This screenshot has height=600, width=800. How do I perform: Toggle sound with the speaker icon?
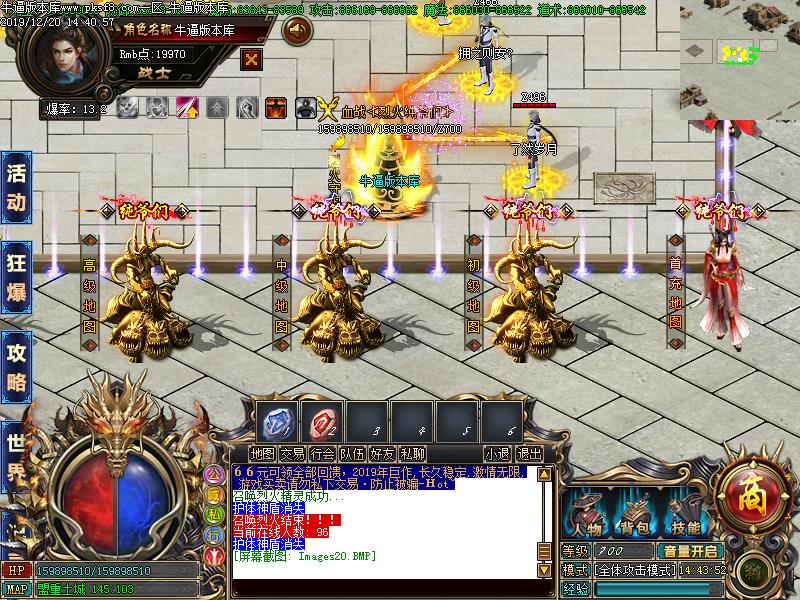point(295,31)
